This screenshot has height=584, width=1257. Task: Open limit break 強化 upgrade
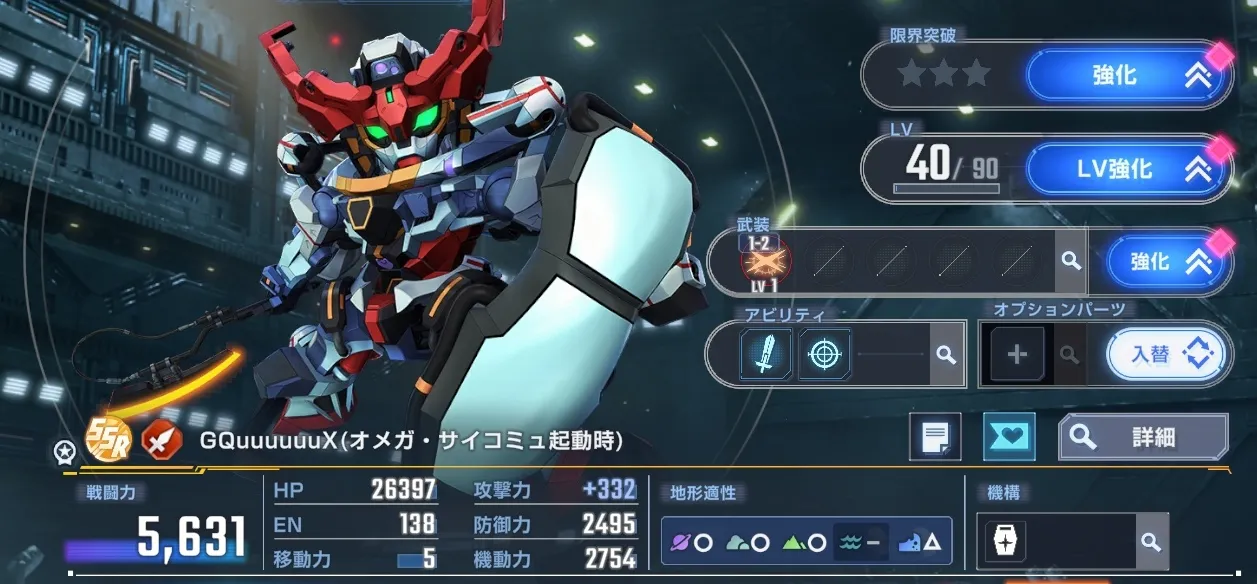click(1130, 75)
